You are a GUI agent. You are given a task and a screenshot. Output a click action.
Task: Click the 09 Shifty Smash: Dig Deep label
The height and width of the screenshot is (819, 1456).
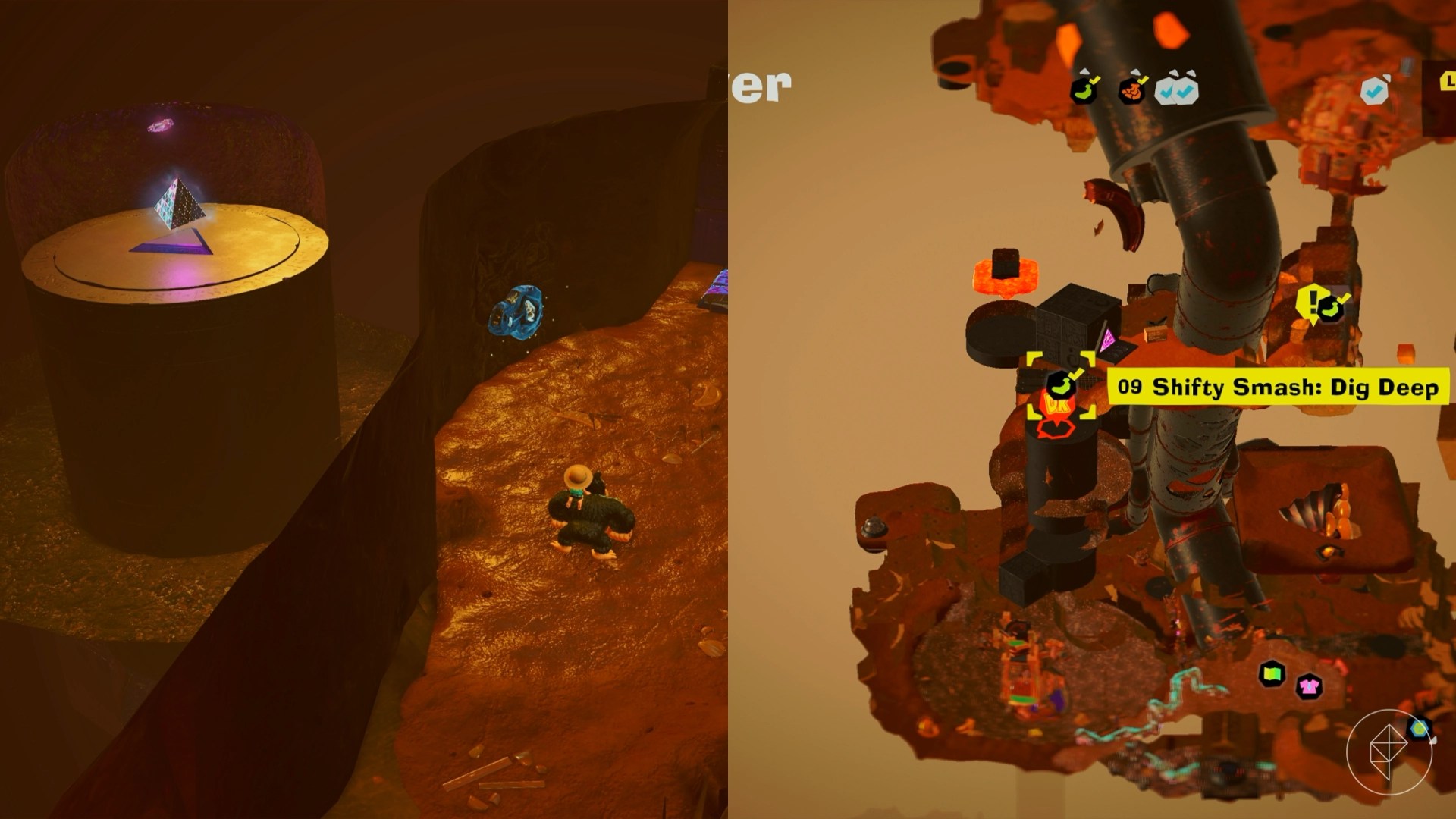point(1278,388)
